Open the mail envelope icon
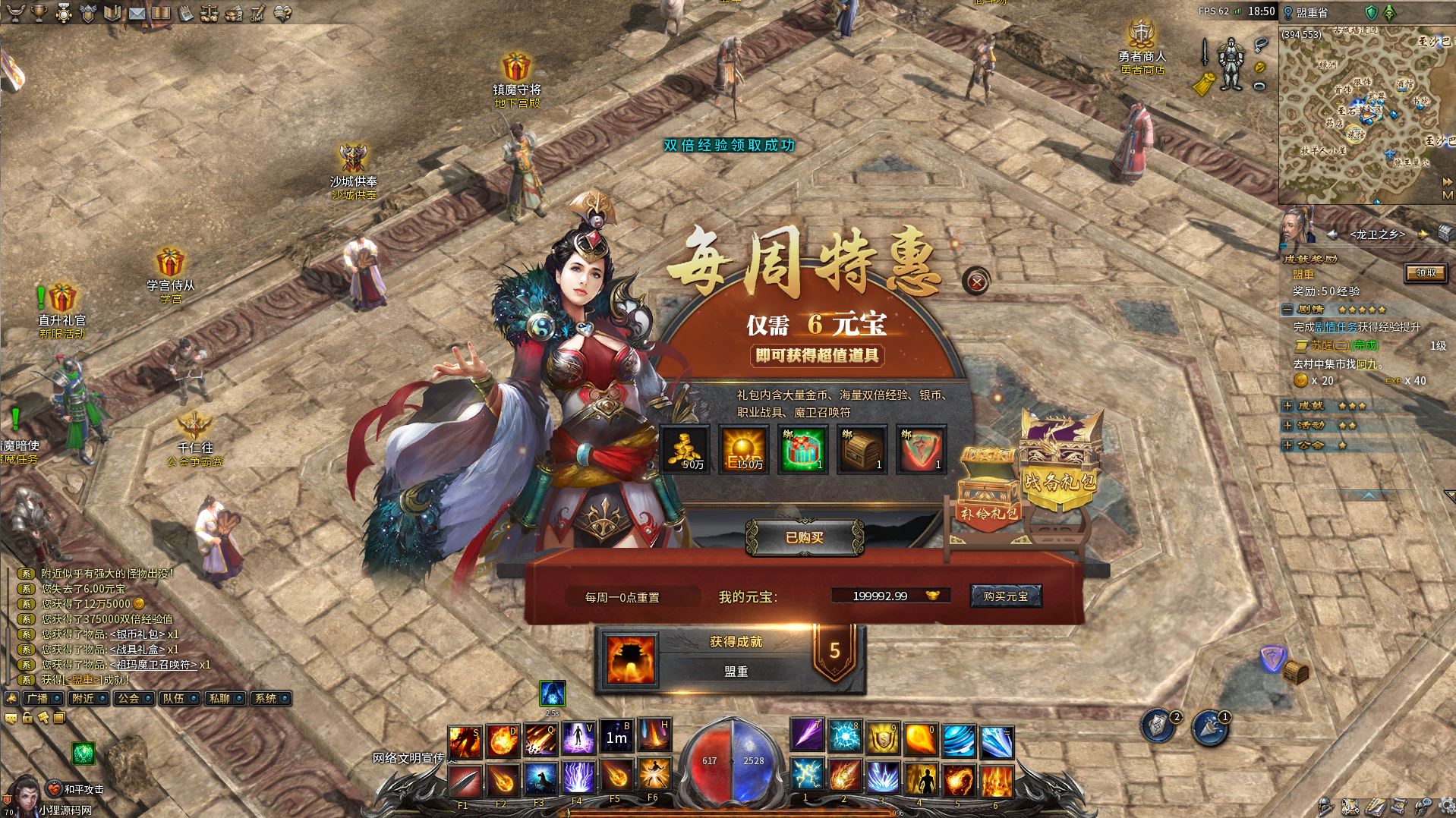Screen dimensions: 1456x818 coord(137,13)
